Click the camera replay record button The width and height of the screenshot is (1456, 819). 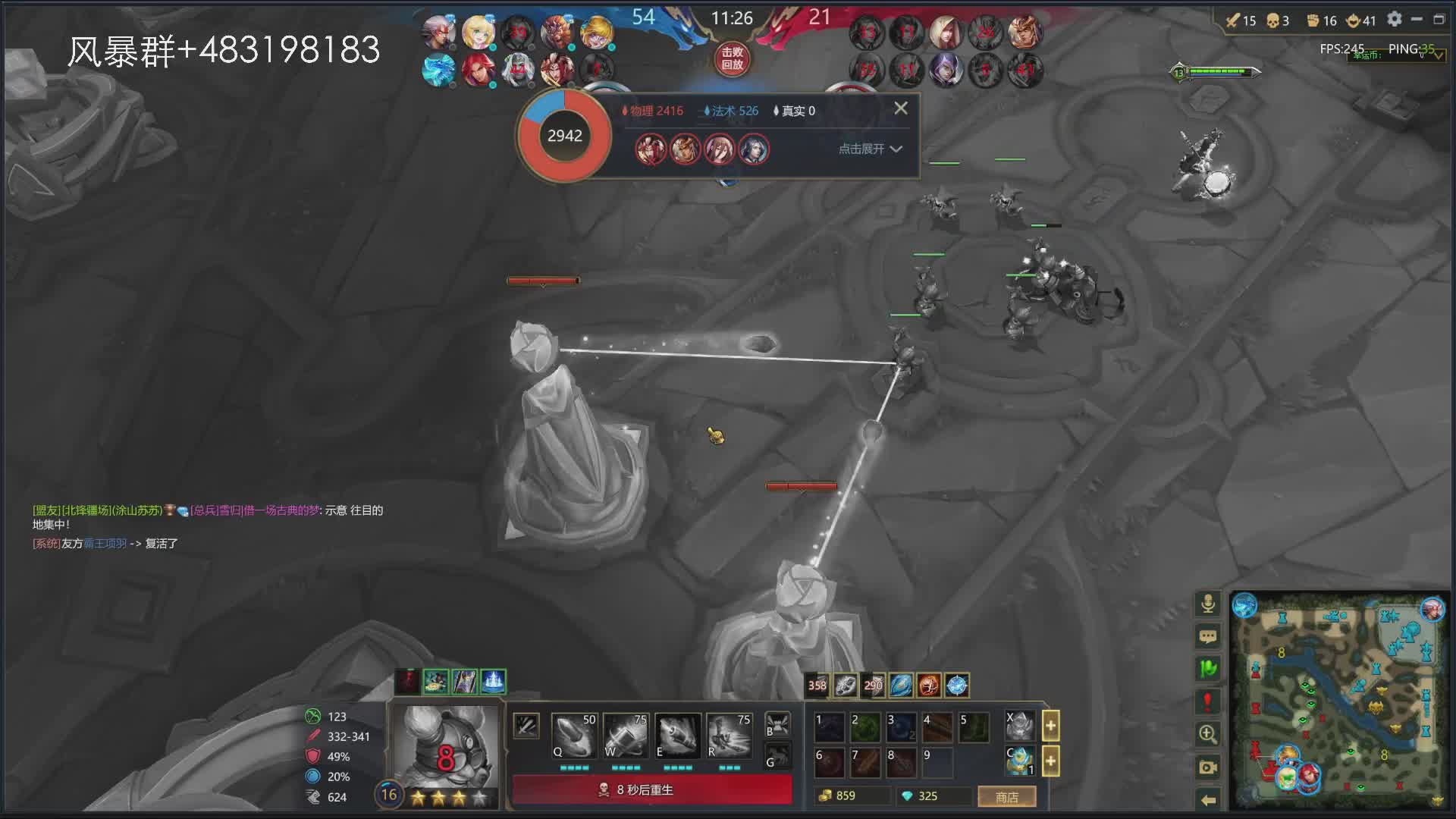click(1208, 767)
